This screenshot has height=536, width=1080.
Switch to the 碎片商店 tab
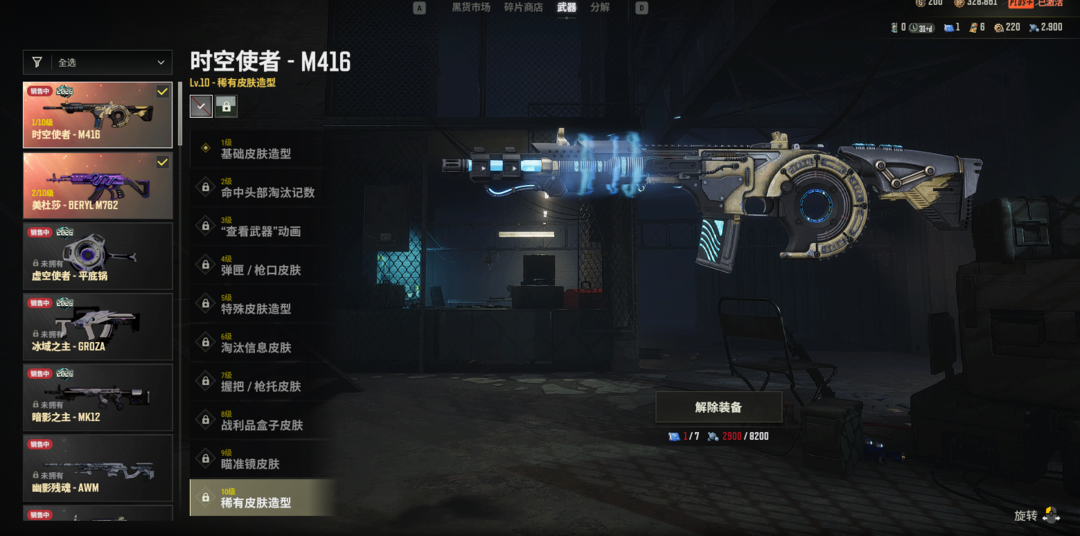coord(524,8)
